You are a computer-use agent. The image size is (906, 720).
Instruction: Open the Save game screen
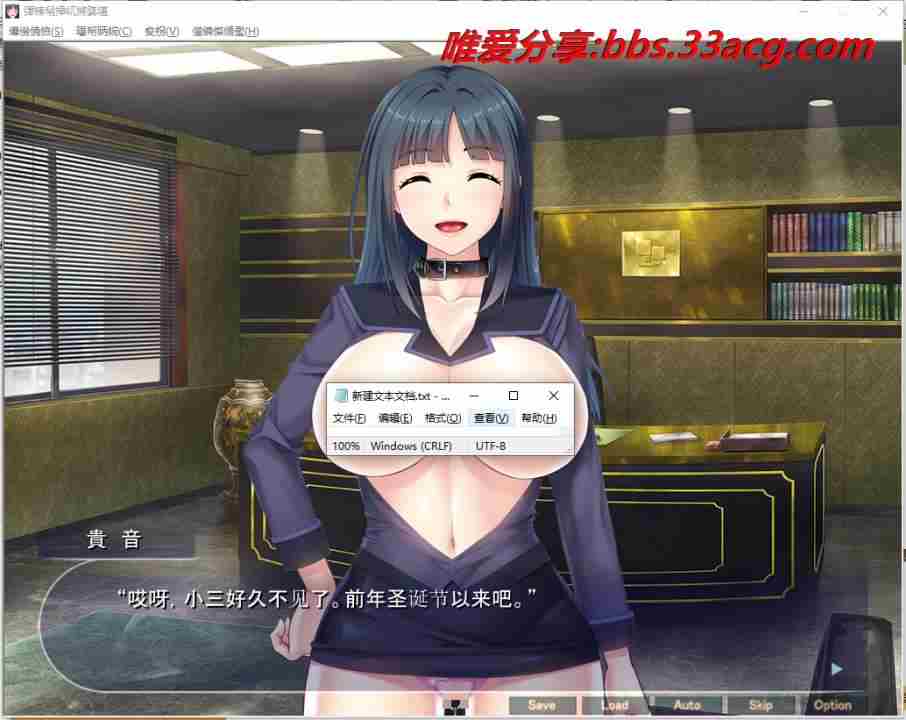(x=542, y=705)
